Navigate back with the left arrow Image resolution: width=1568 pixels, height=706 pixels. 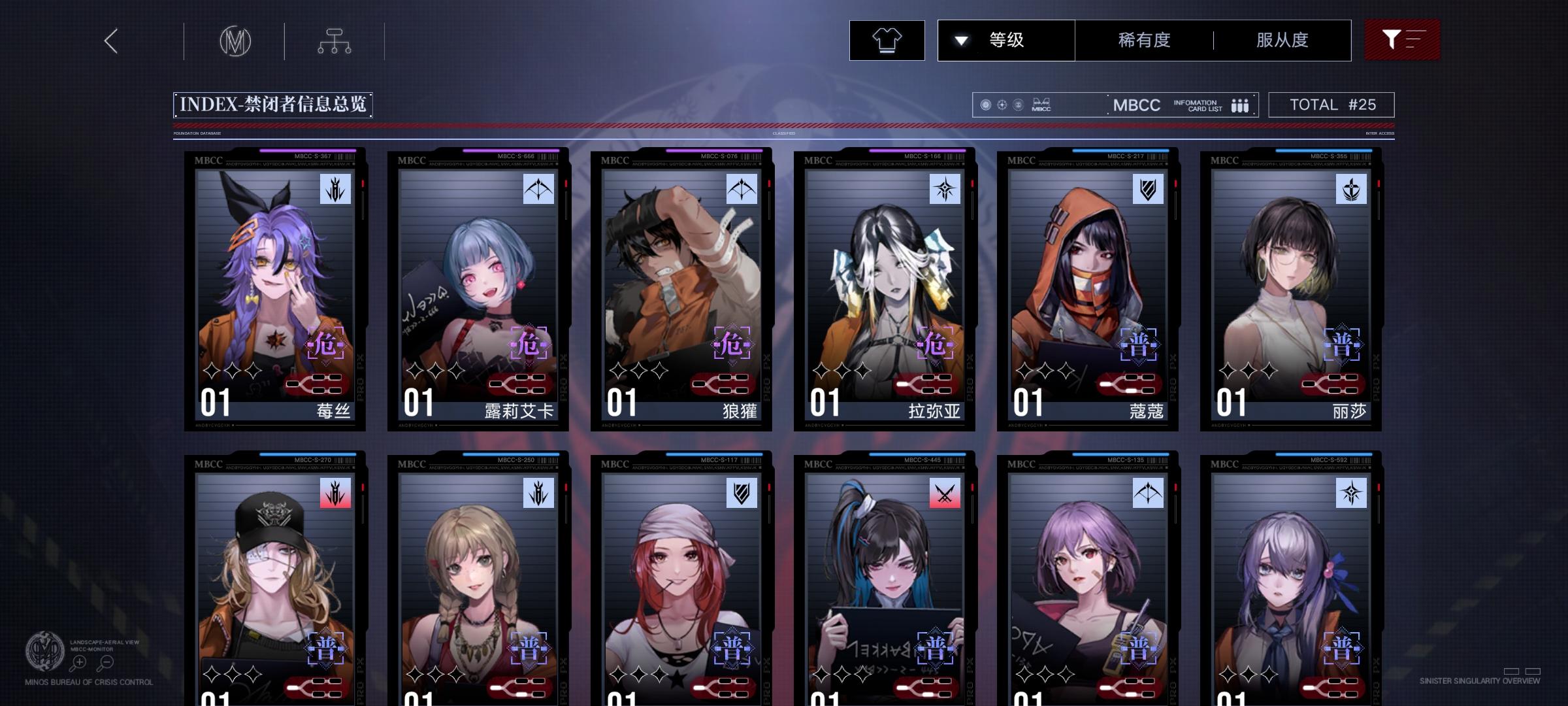tap(110, 40)
